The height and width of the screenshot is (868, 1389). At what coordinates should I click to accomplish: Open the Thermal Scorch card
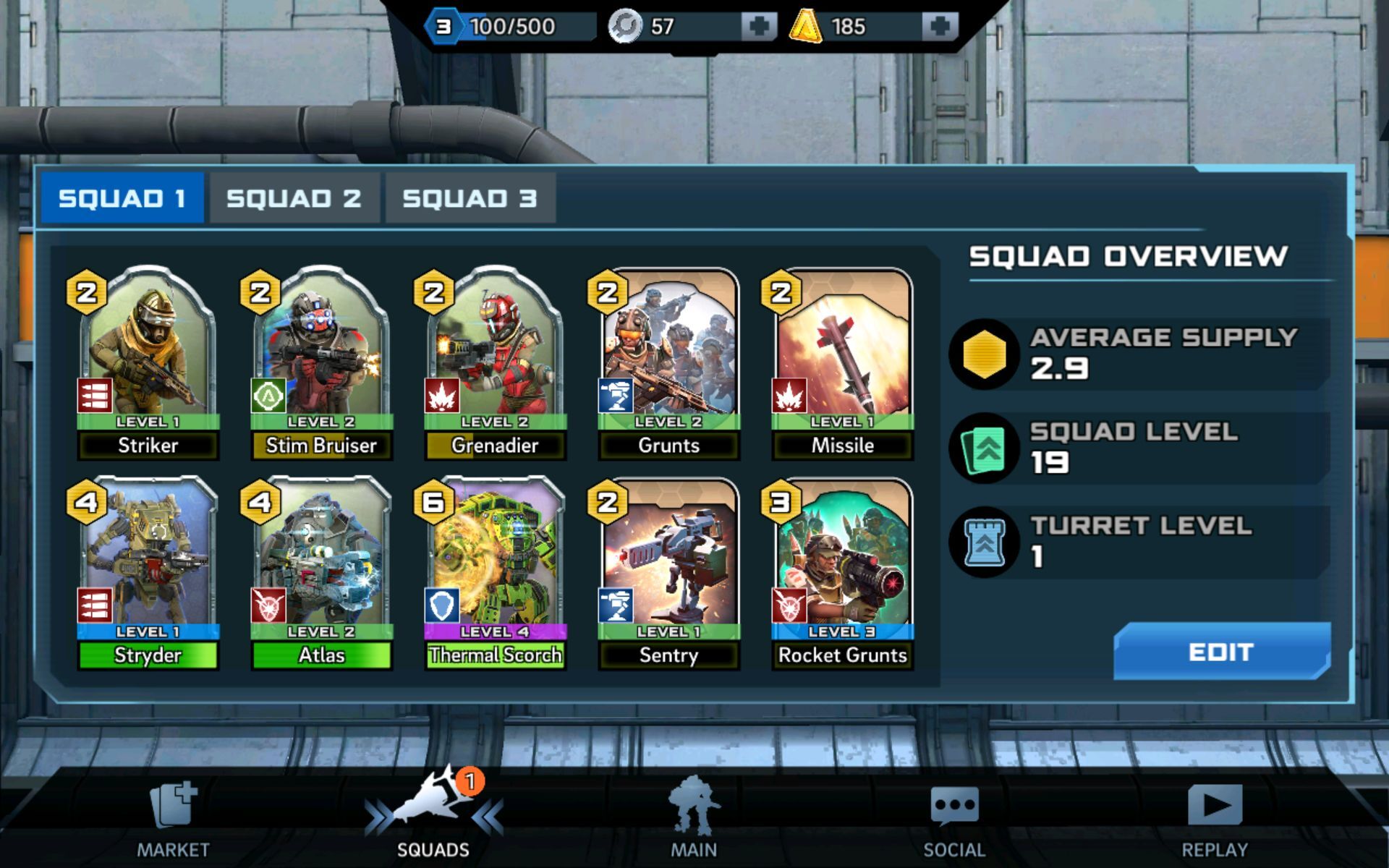[495, 568]
